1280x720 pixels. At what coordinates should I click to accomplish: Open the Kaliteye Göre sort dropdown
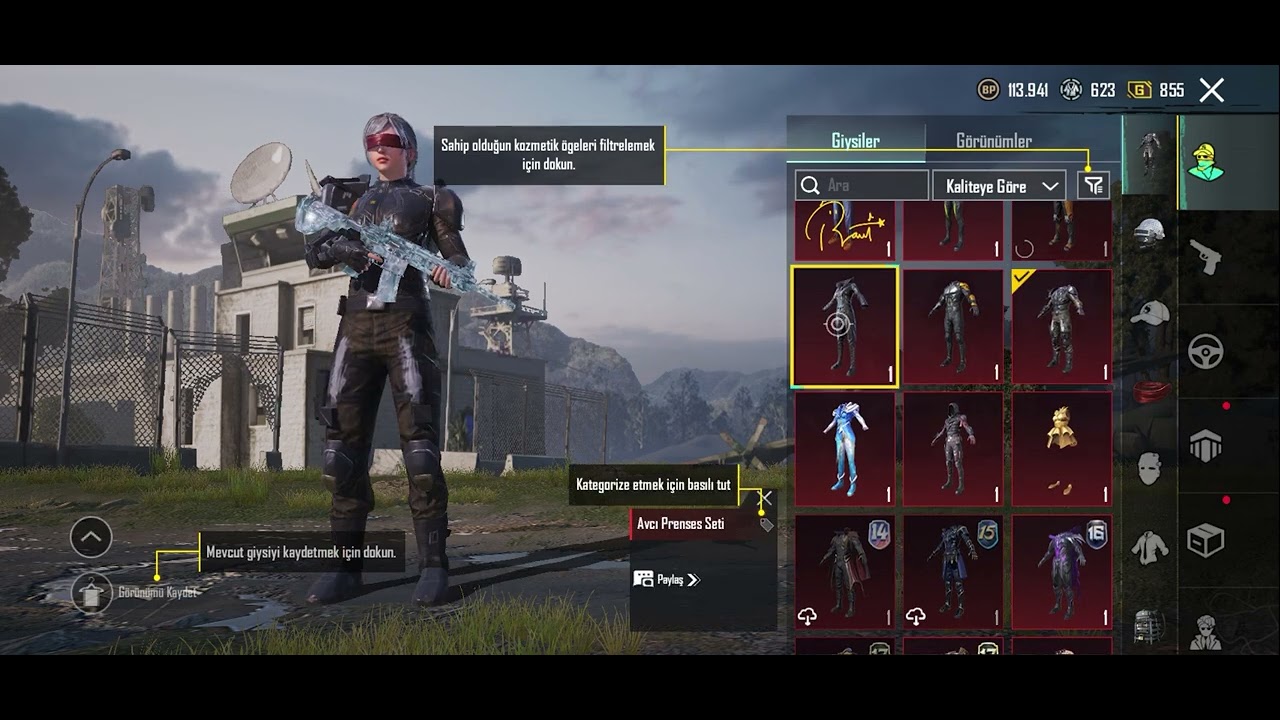point(997,186)
